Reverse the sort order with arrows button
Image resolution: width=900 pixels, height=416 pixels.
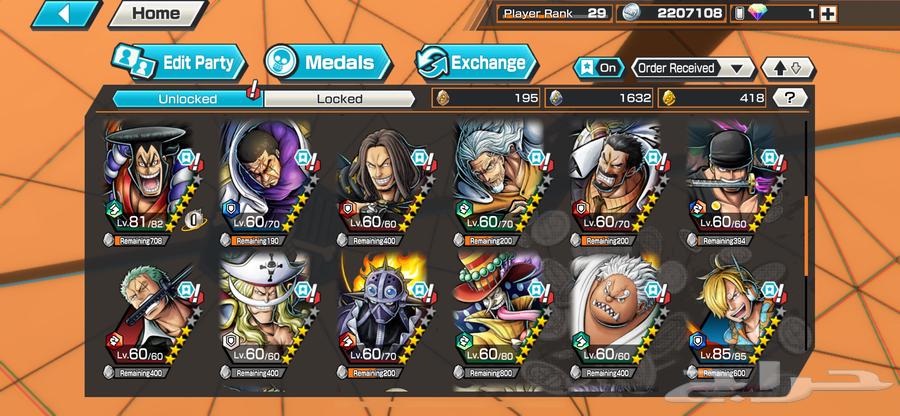click(x=788, y=68)
